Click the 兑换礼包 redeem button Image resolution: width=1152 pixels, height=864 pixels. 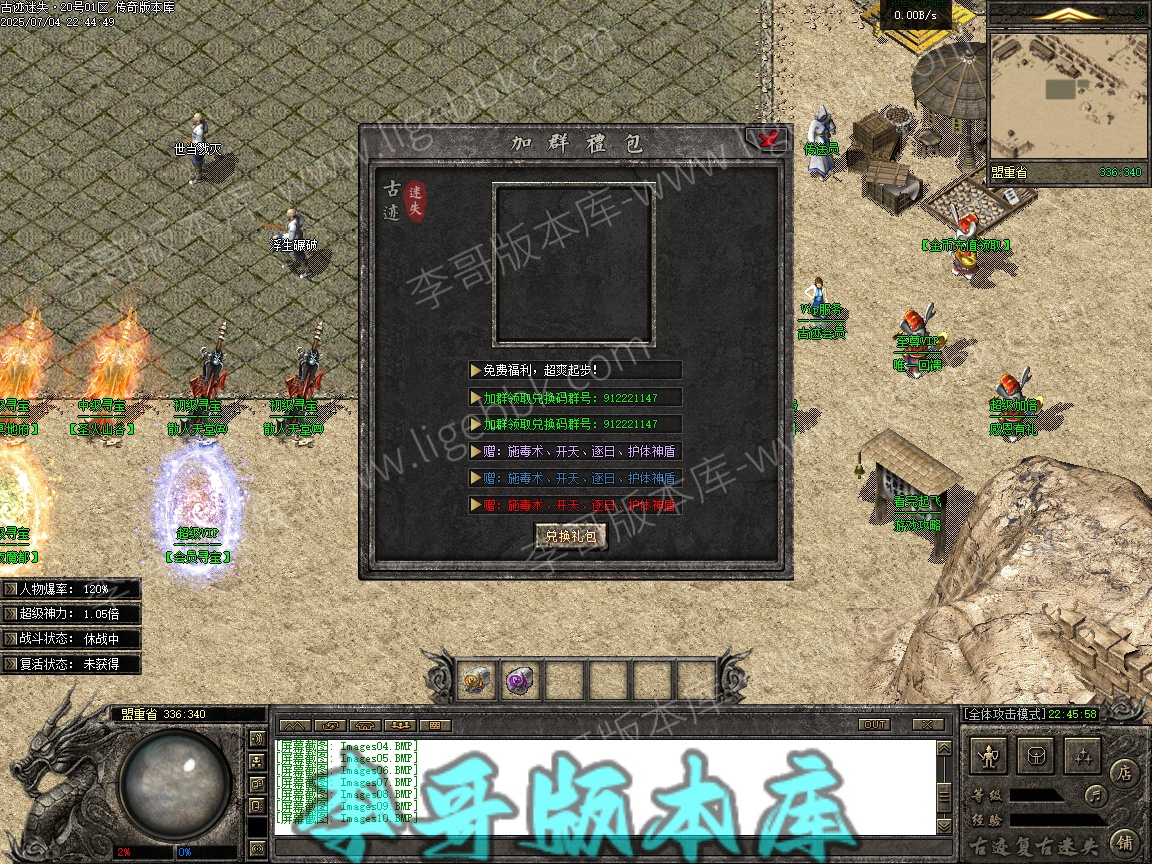pos(571,537)
